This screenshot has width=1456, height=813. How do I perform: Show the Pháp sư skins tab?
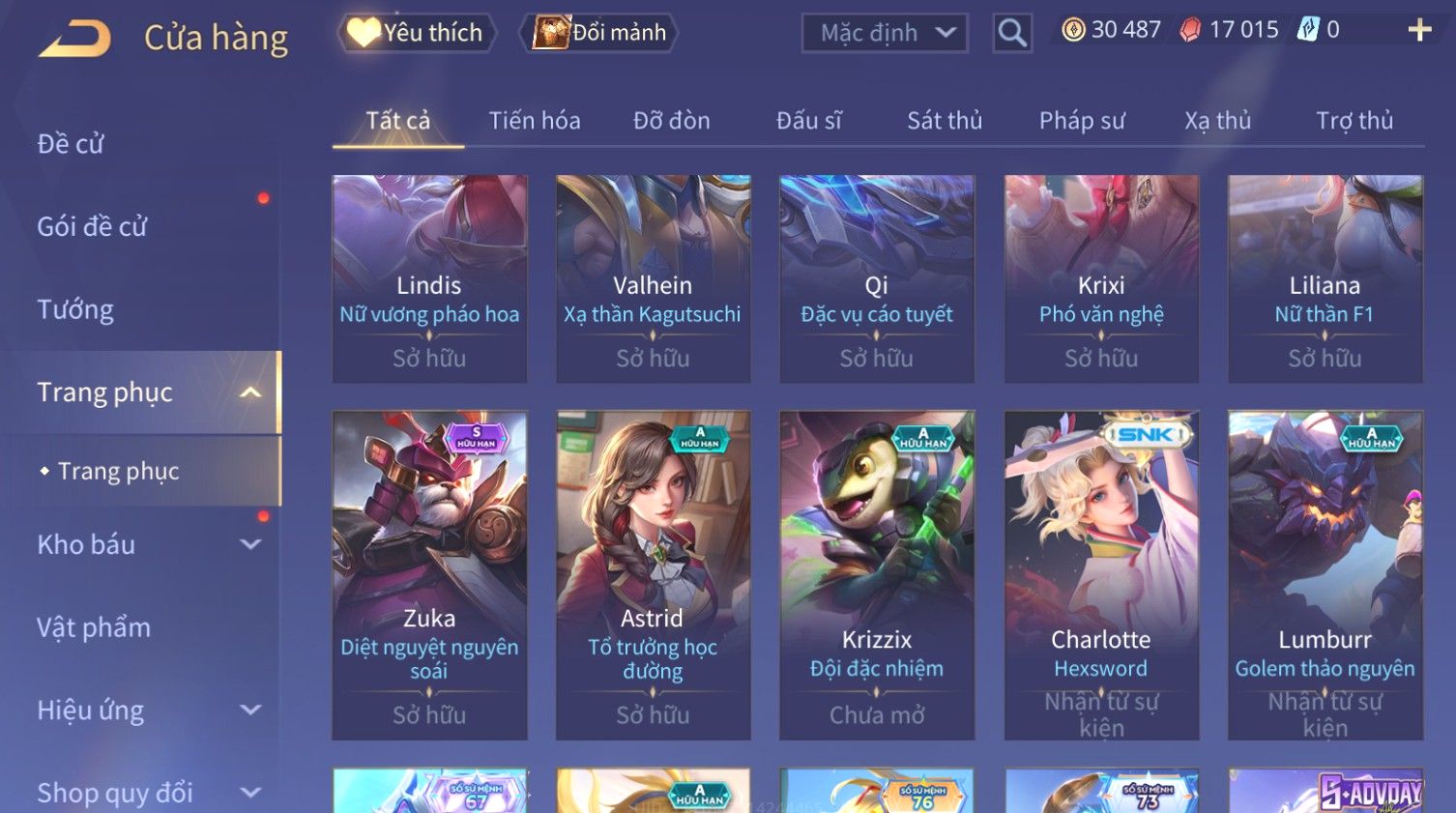click(x=1082, y=121)
